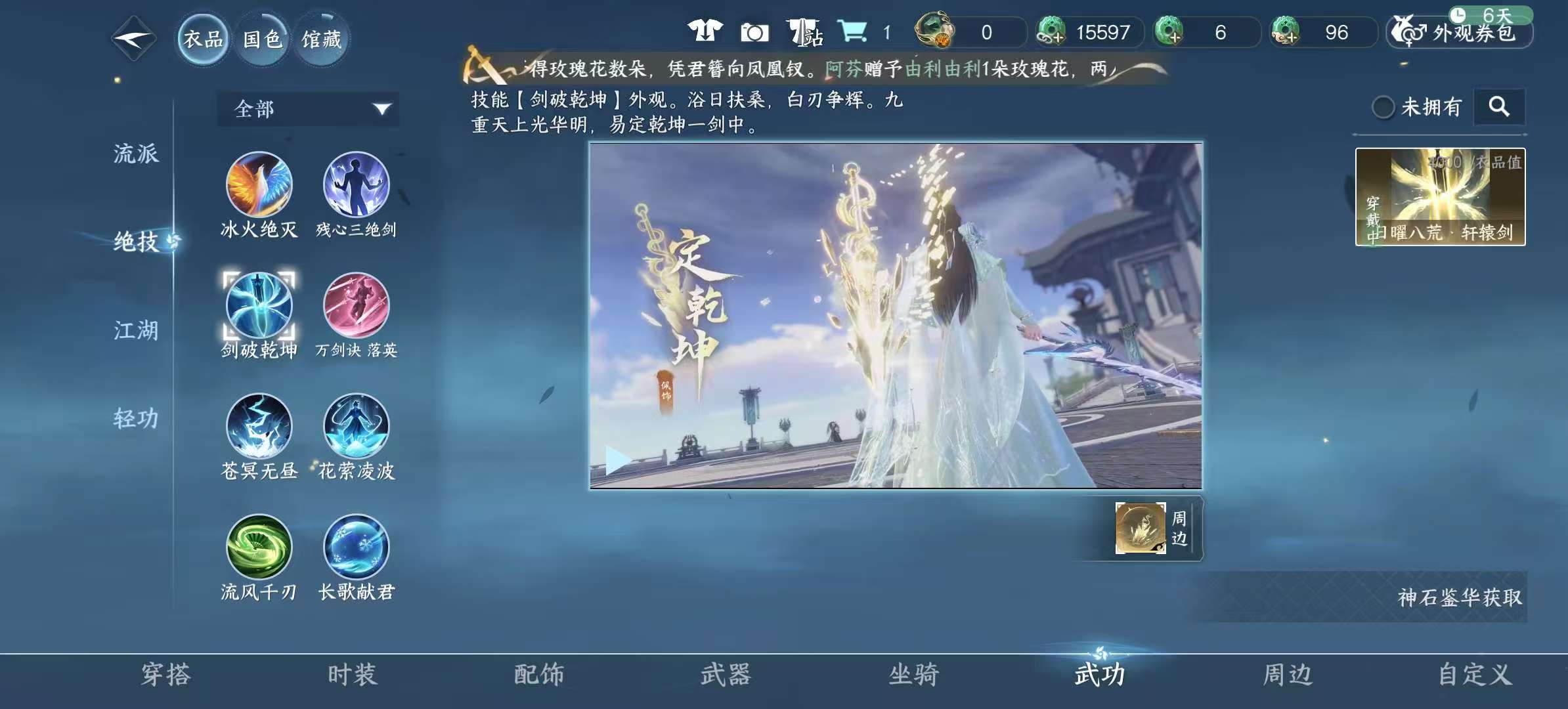Image resolution: width=1568 pixels, height=709 pixels.
Task: Click the search magnifier icon
Action: [1499, 106]
